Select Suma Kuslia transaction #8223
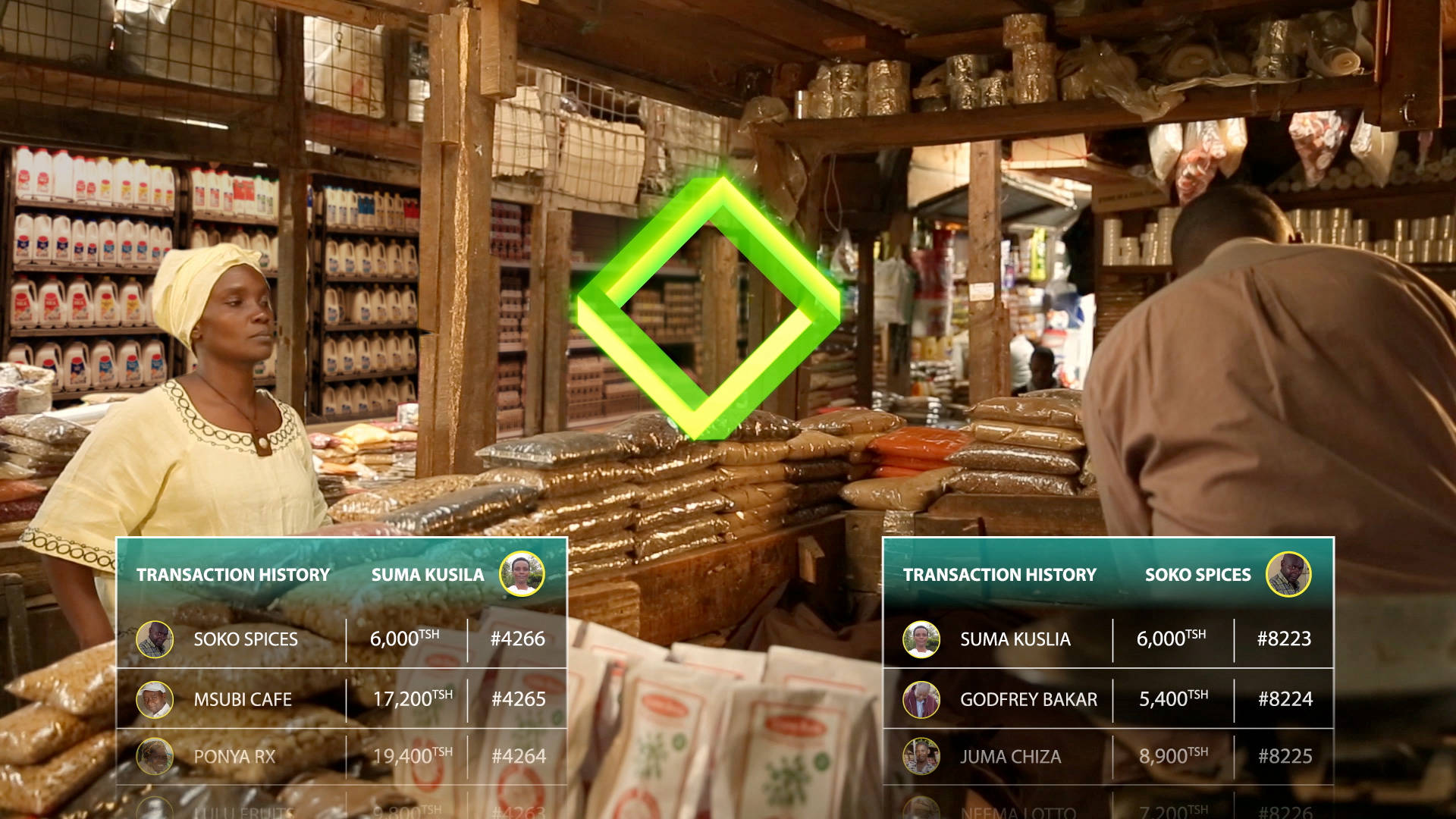Viewport: 1456px width, 819px height. (x=1107, y=639)
